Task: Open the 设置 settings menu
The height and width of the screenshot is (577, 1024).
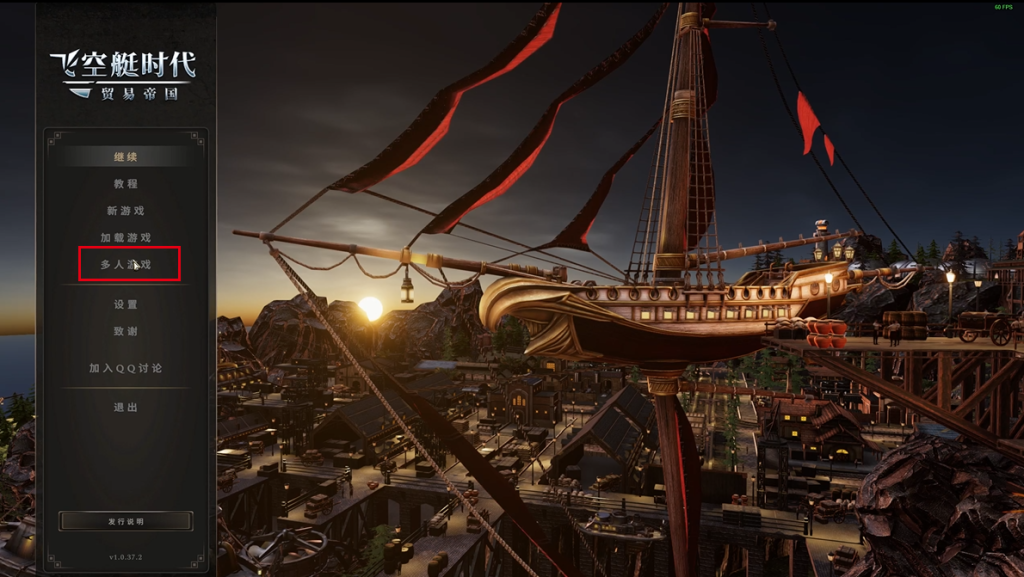Action: [126, 305]
